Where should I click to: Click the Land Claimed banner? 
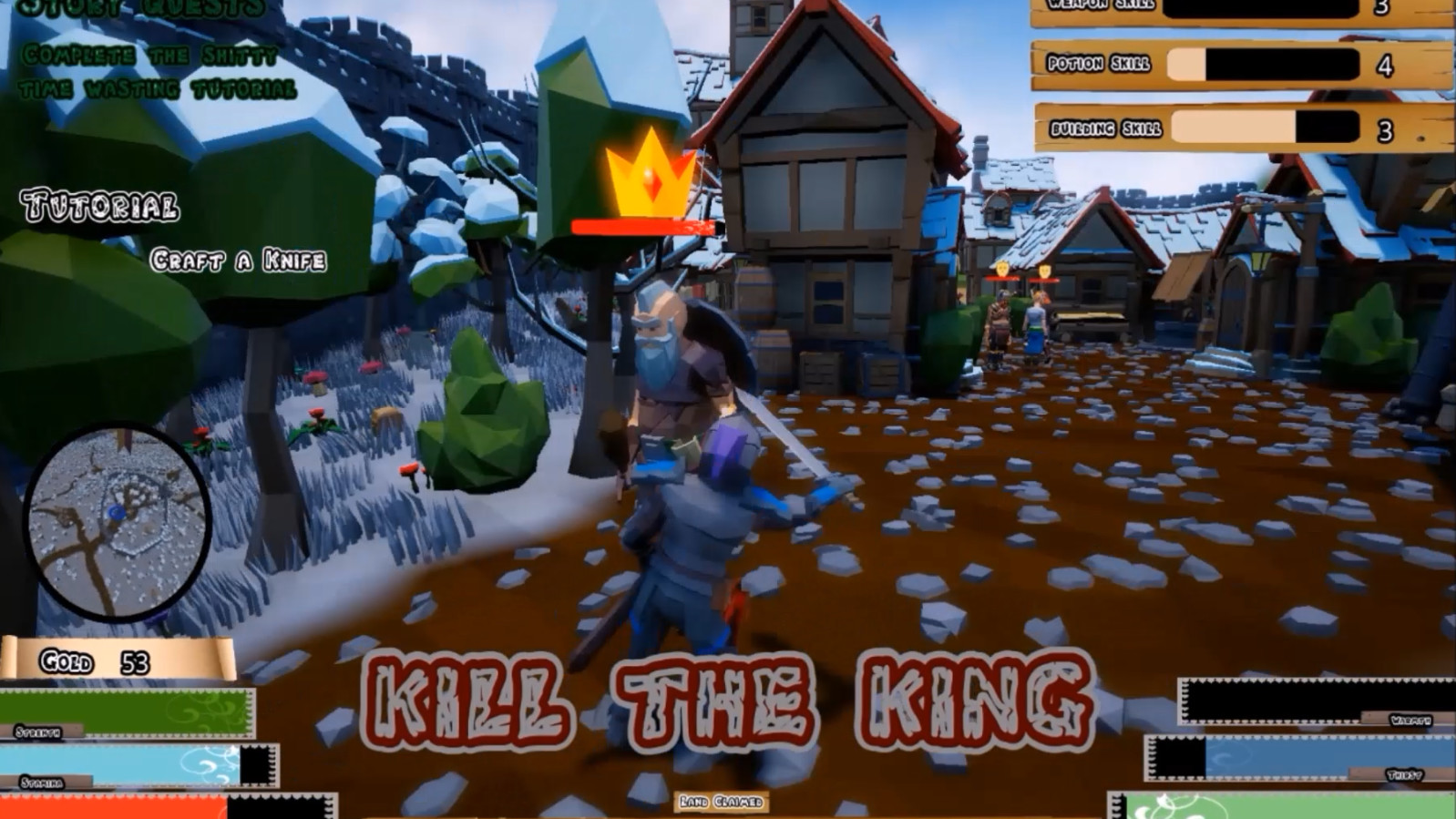(720, 802)
